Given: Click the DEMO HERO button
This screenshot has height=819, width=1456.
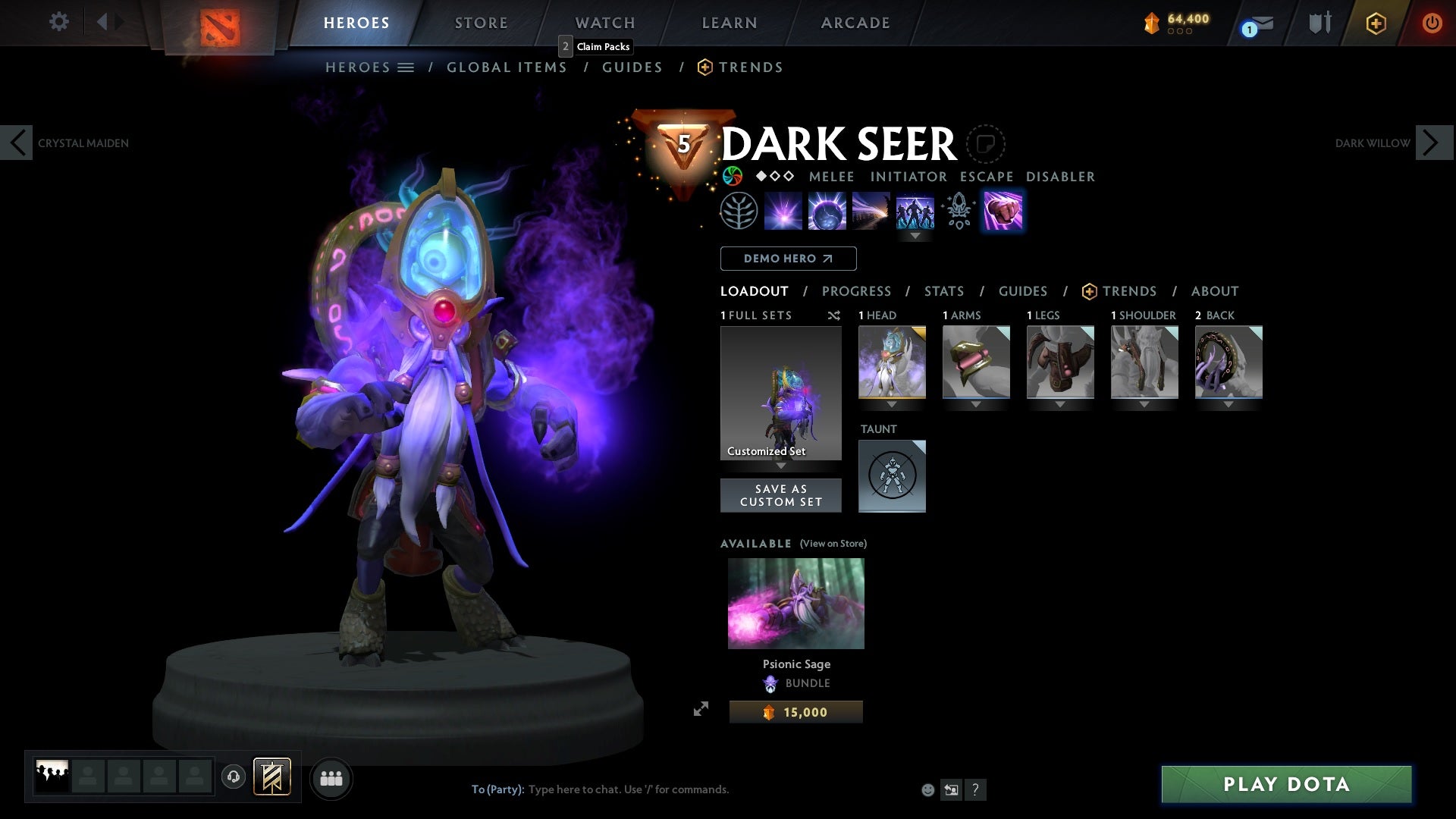Looking at the screenshot, I should click(x=788, y=259).
